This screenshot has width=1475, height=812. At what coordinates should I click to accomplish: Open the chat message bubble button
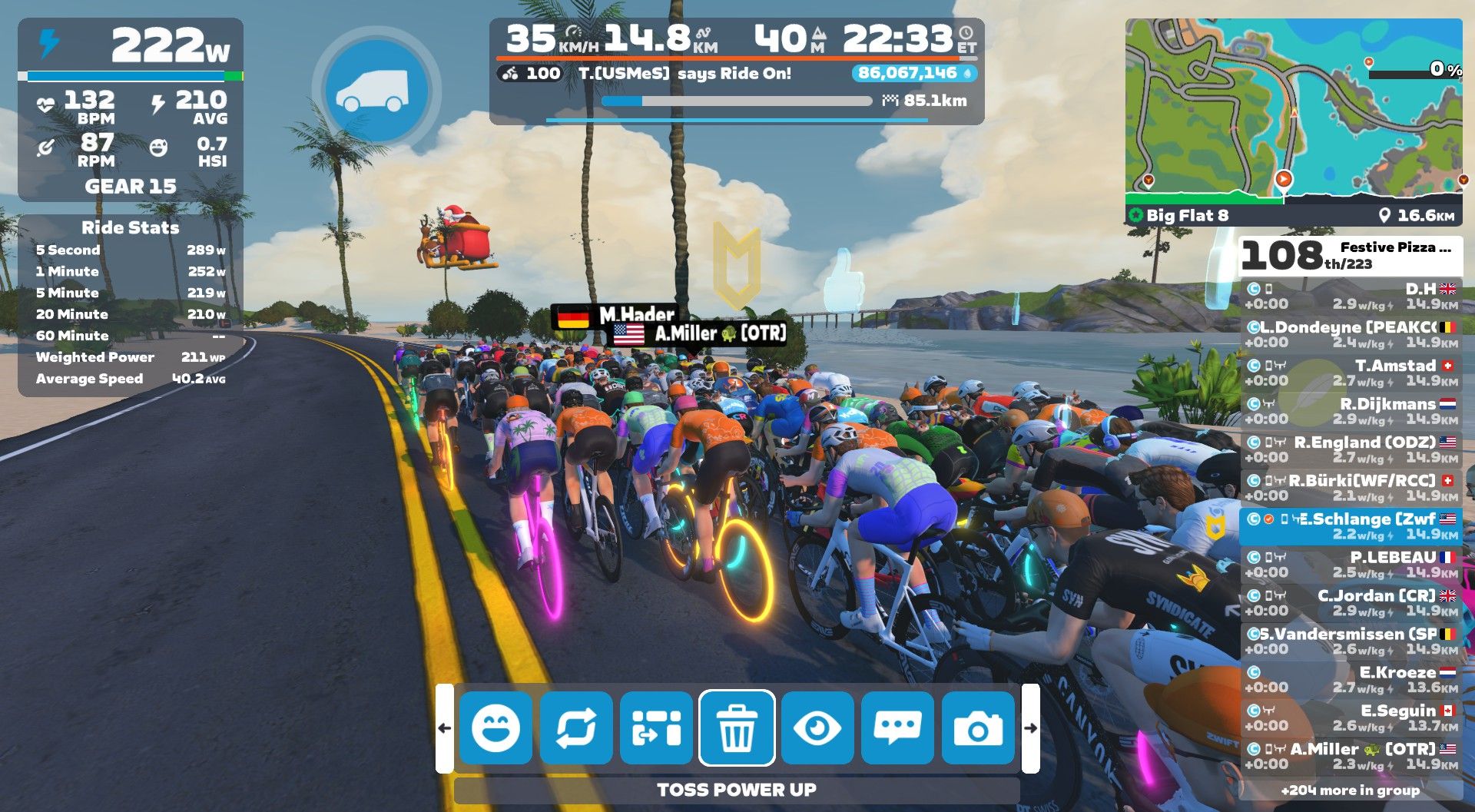897,728
